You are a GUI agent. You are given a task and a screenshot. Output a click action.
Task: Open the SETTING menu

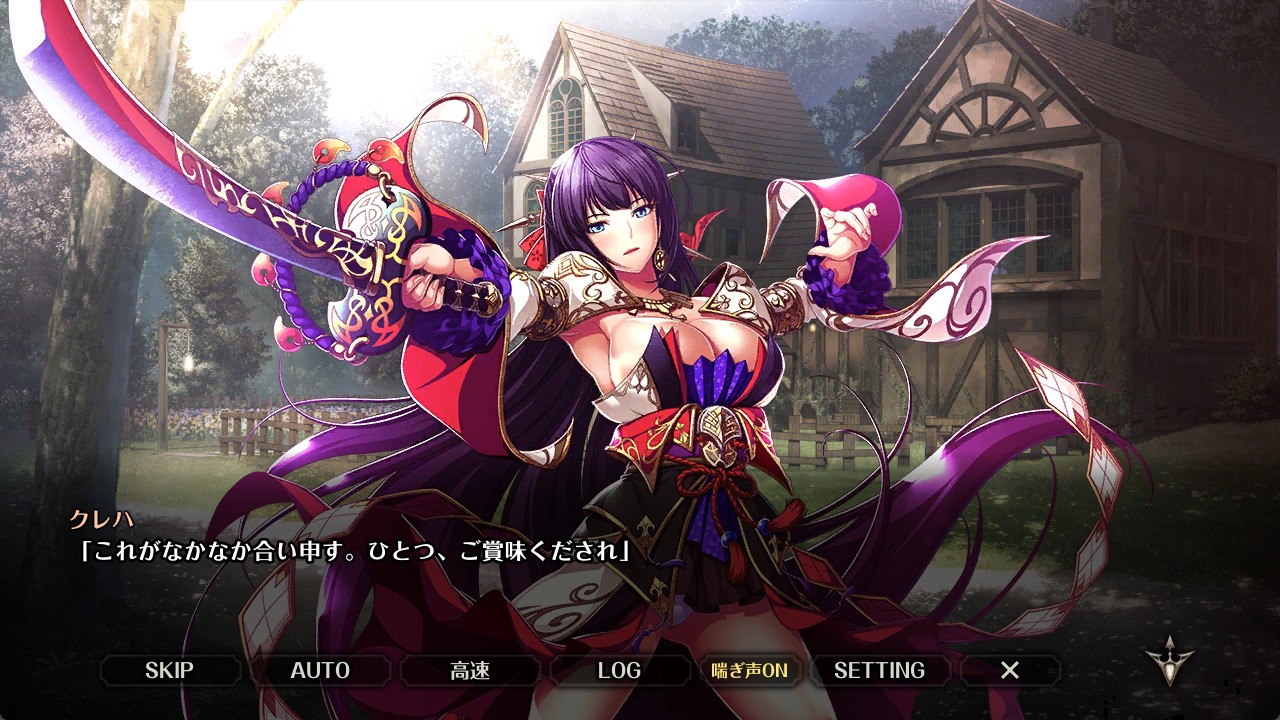pyautogui.click(x=879, y=670)
